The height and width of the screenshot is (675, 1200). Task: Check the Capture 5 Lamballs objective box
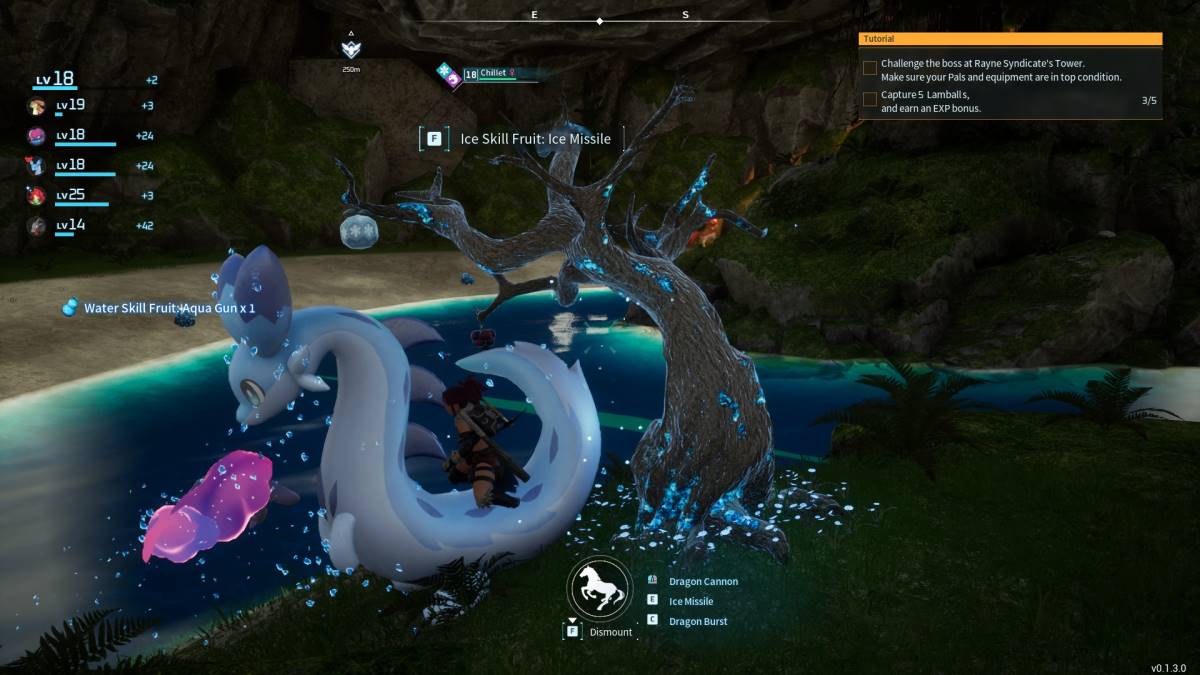[870, 100]
